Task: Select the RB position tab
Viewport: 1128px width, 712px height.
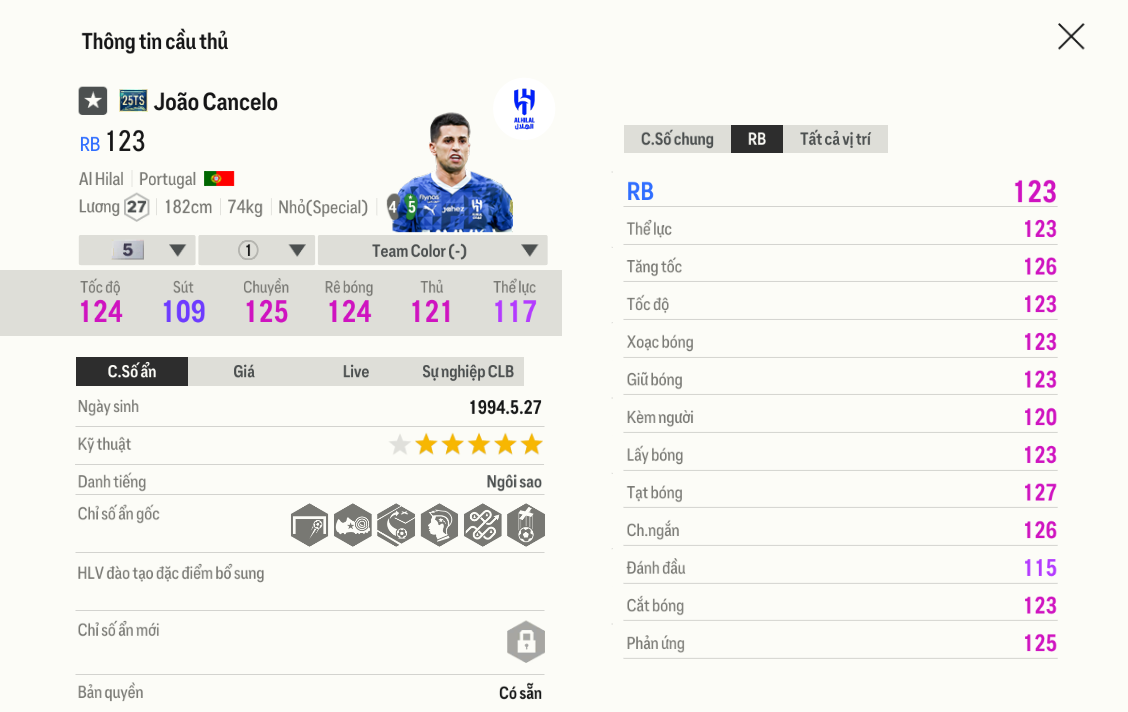Action: 757,139
